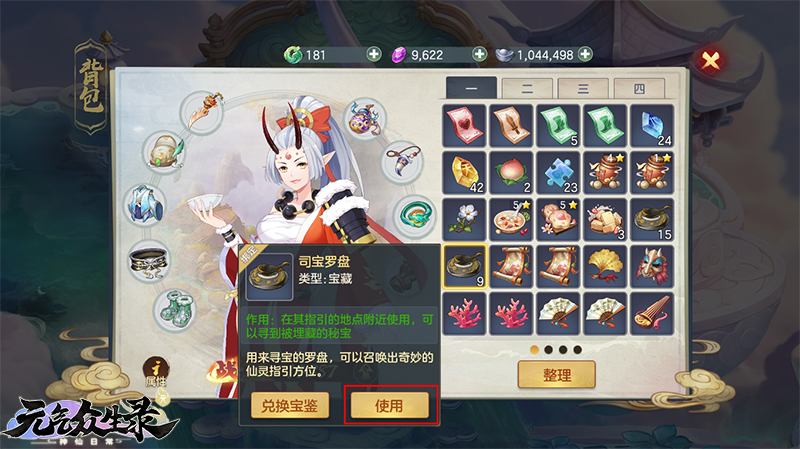This screenshot has width=800, height=449.
Task: Sort the bag with the 整理 button
Action: [x=556, y=375]
